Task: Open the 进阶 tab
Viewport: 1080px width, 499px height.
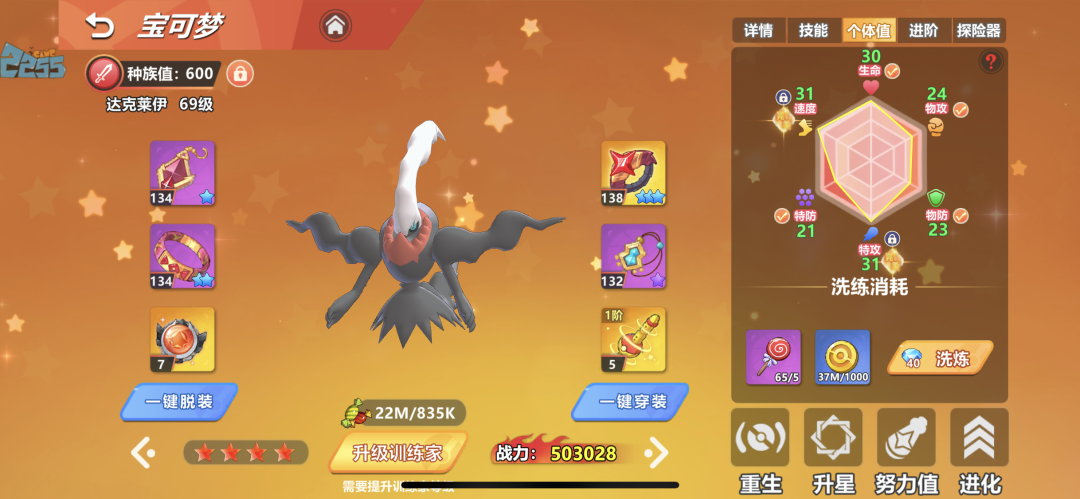Action: 923,31
